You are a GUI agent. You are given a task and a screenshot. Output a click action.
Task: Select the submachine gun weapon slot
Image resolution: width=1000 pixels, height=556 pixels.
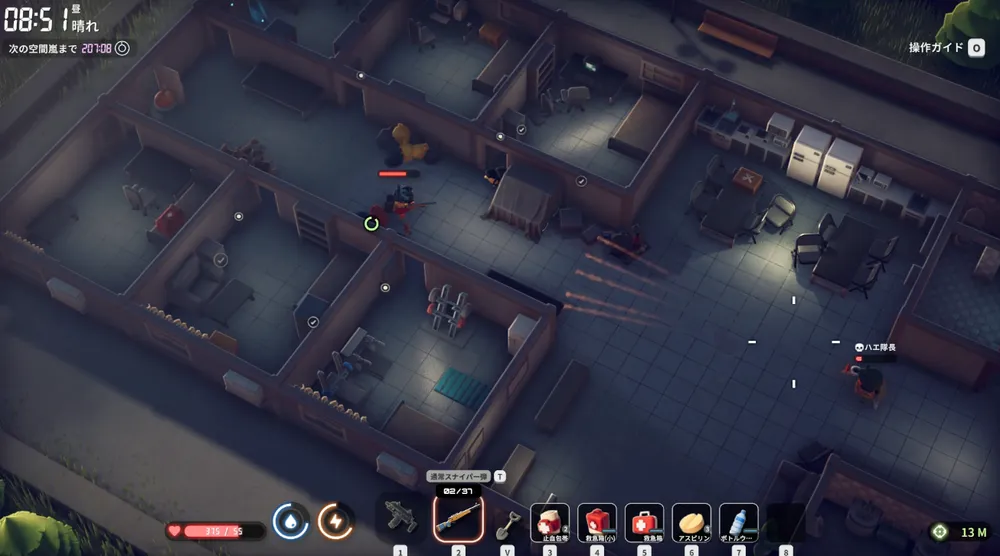pyautogui.click(x=401, y=518)
